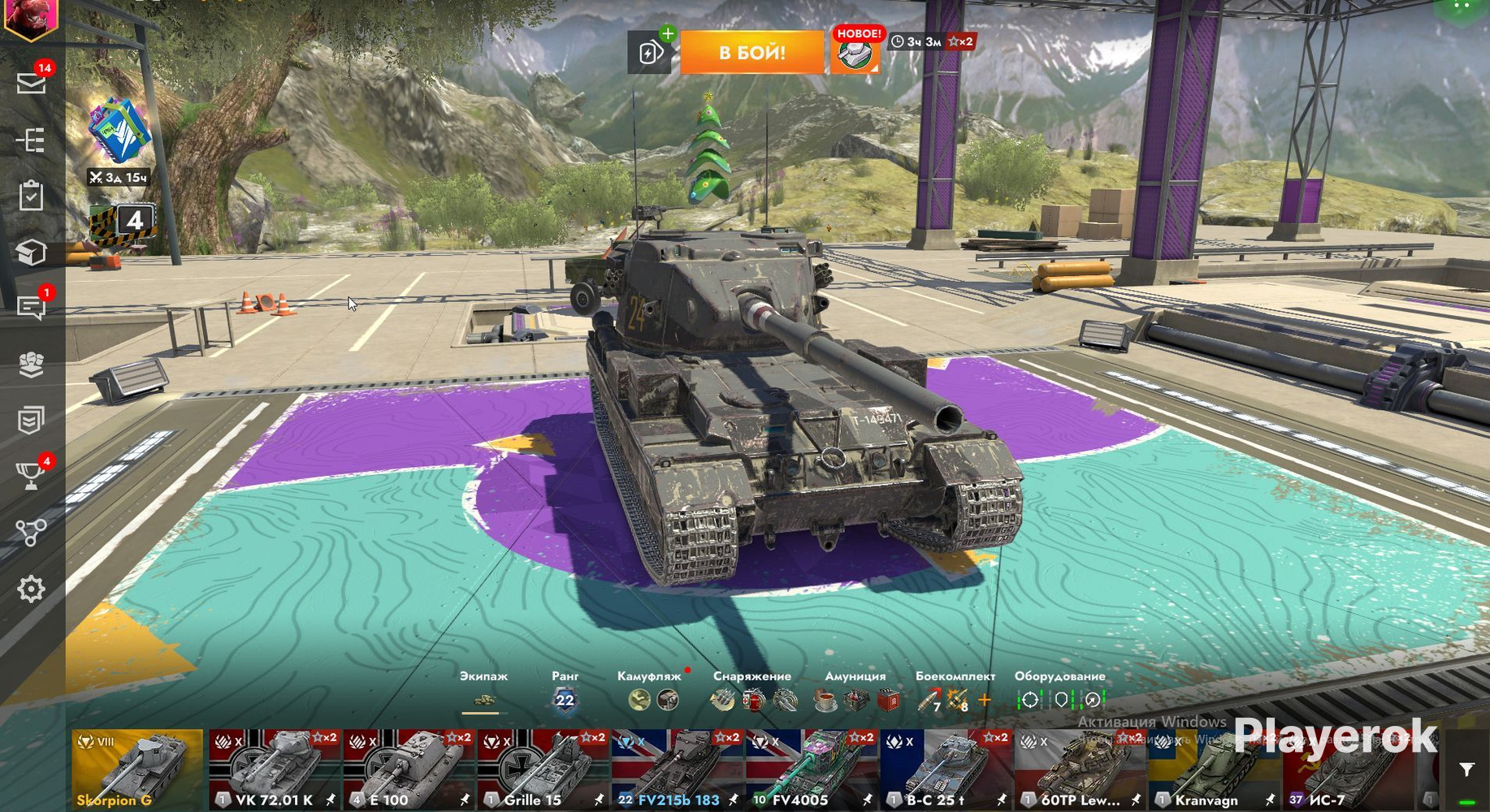The width and height of the screenshot is (1490, 812).
Task: Open the settings gear icon
Action: click(x=32, y=589)
